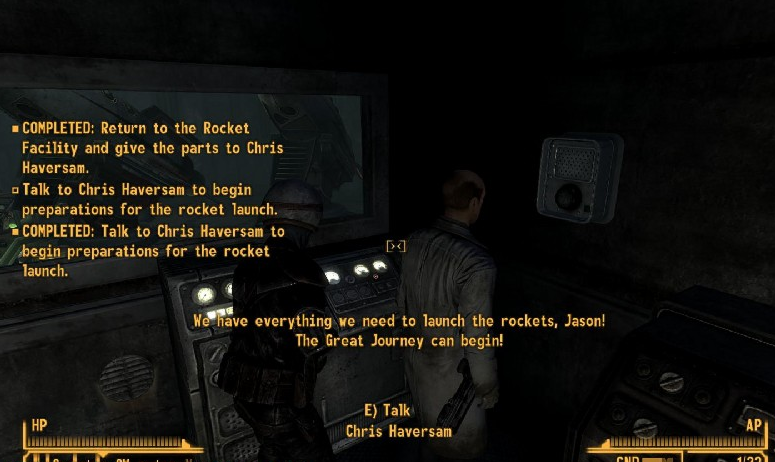Select the completed Talk to Chris Haversam objective
This screenshot has width=775, height=462.
[x=152, y=250]
